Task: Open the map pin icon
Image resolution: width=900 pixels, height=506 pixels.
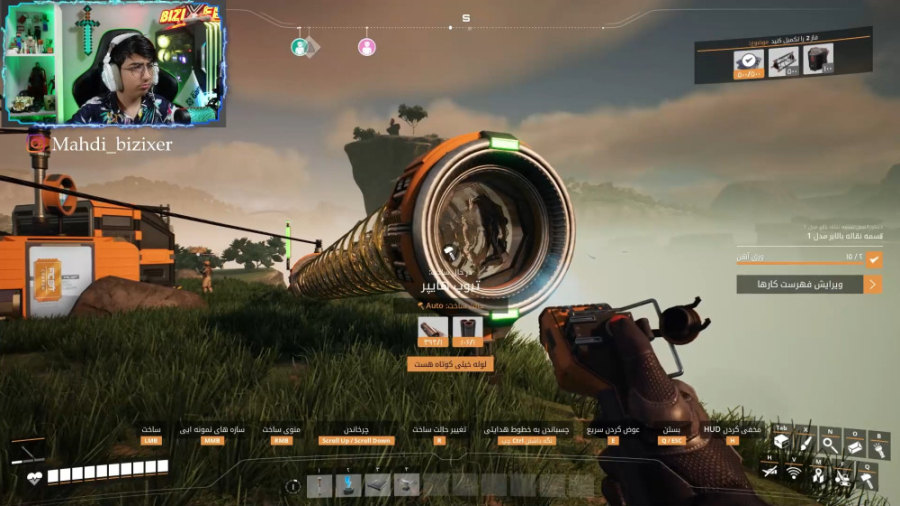Action: [x=818, y=475]
